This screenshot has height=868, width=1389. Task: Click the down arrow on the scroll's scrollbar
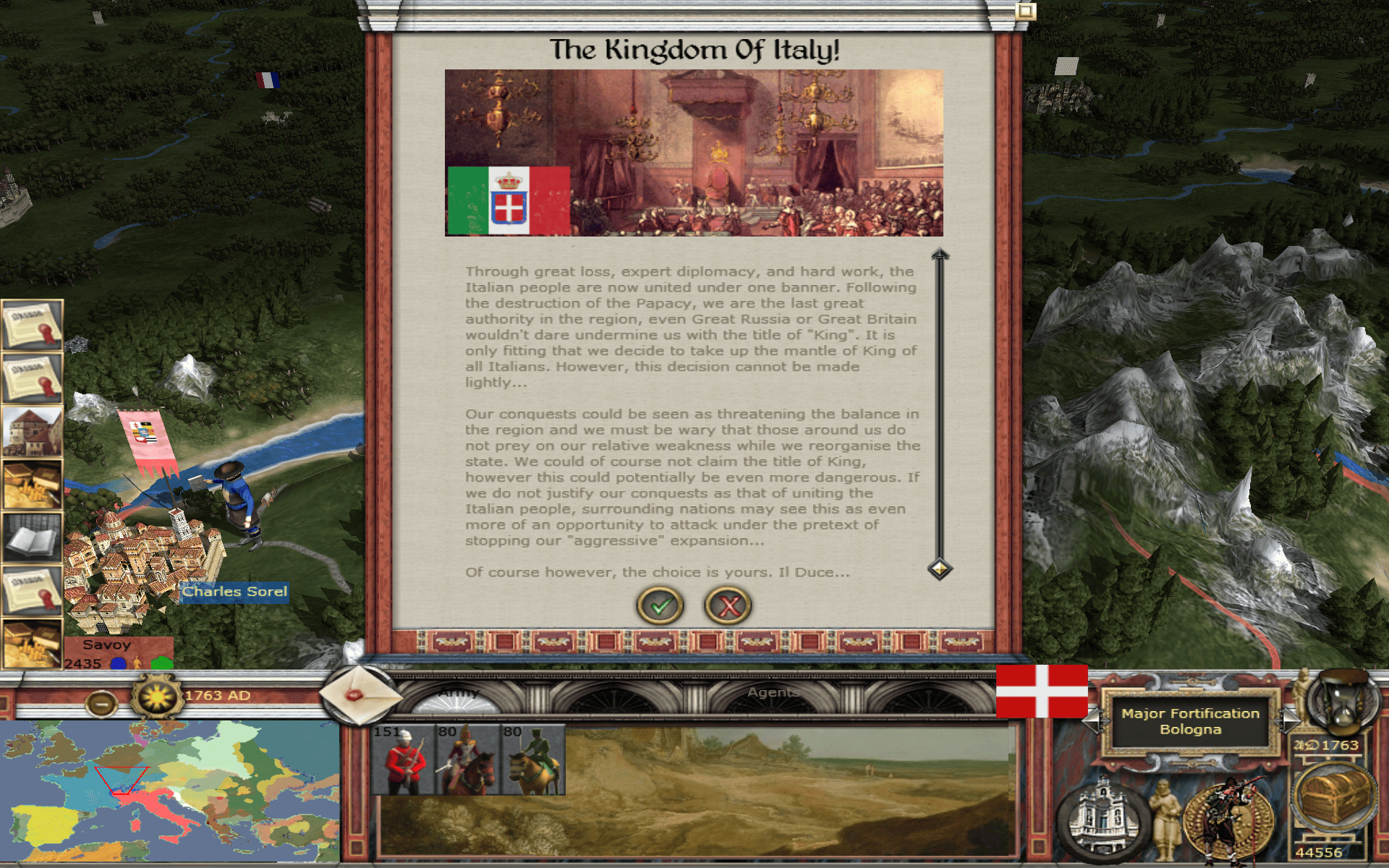(940, 569)
